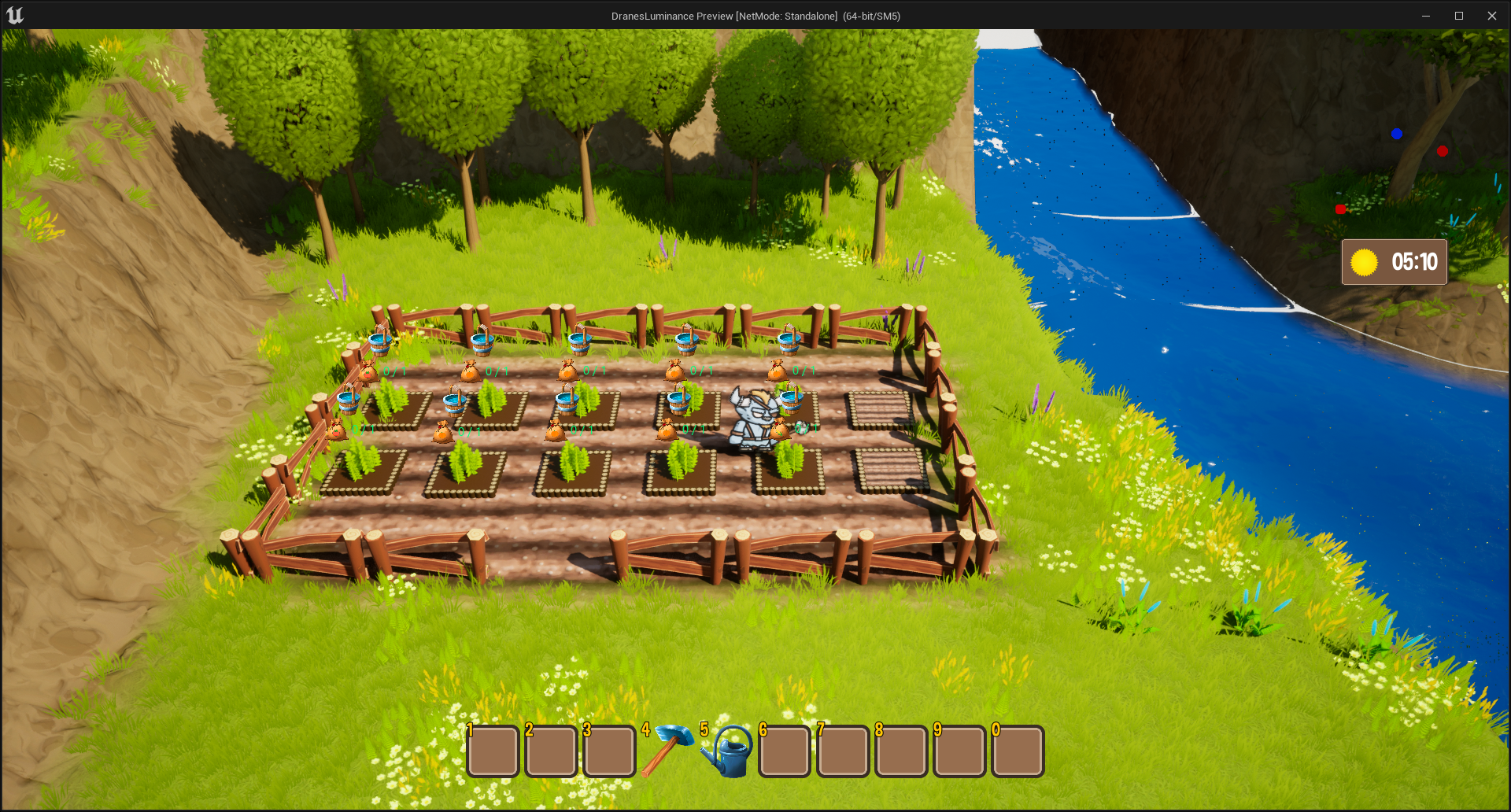1511x812 pixels.
Task: Equip the blue watering can in slot 5
Action: click(x=727, y=752)
